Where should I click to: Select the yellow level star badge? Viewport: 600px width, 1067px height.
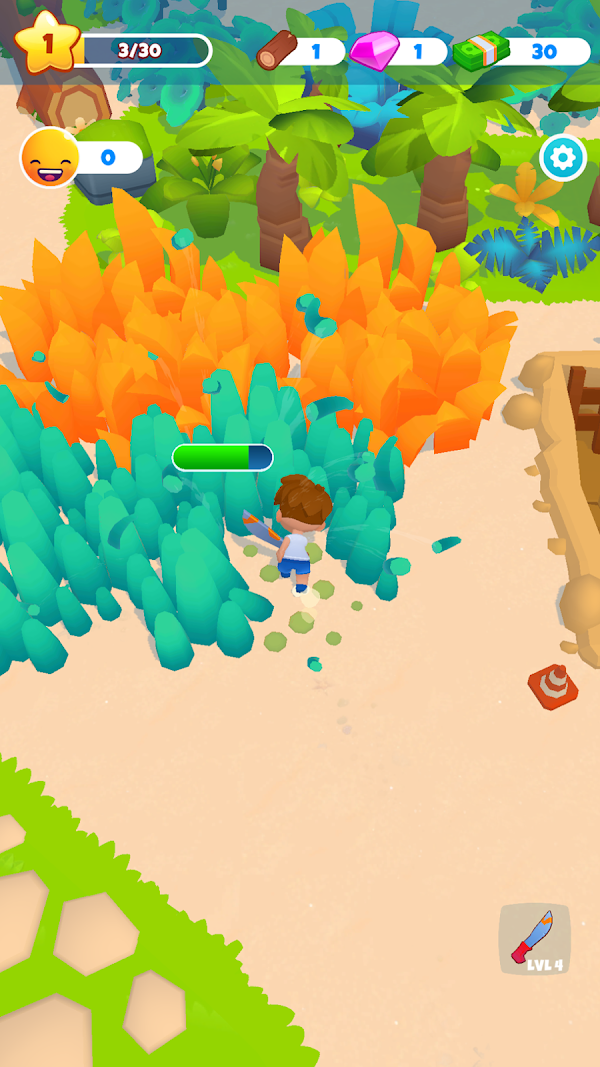[46, 42]
